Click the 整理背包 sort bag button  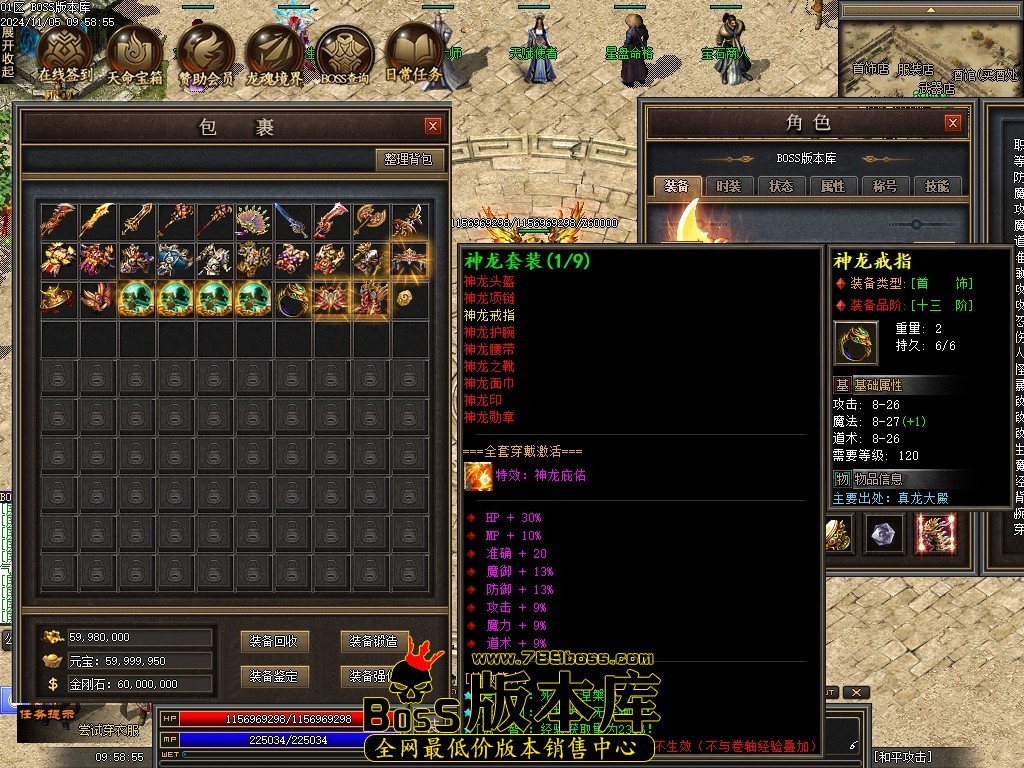tap(410, 160)
